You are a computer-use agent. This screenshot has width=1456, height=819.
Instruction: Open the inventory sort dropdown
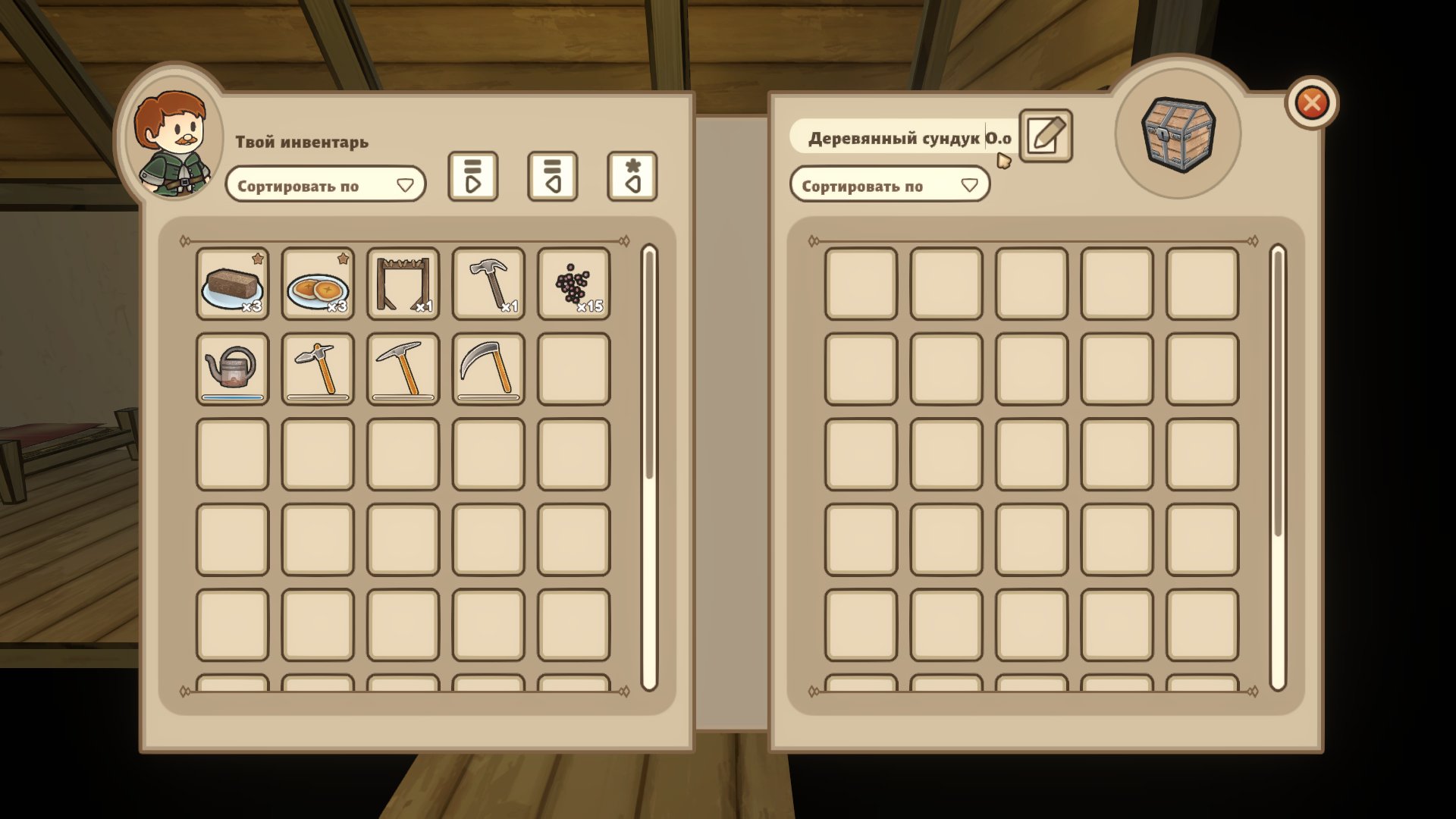pos(325,185)
